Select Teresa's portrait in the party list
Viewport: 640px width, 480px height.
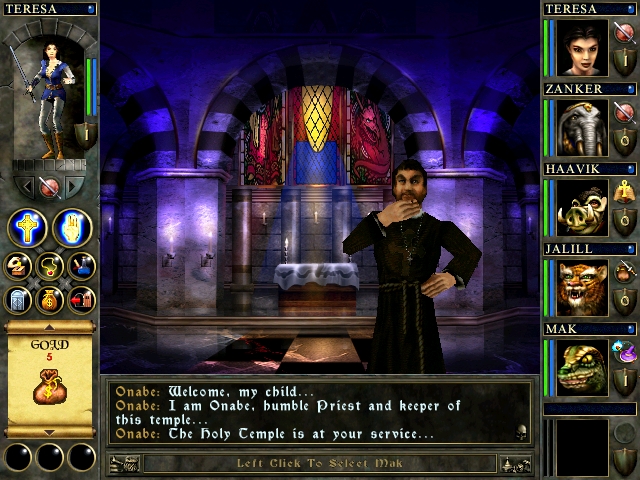583,48
